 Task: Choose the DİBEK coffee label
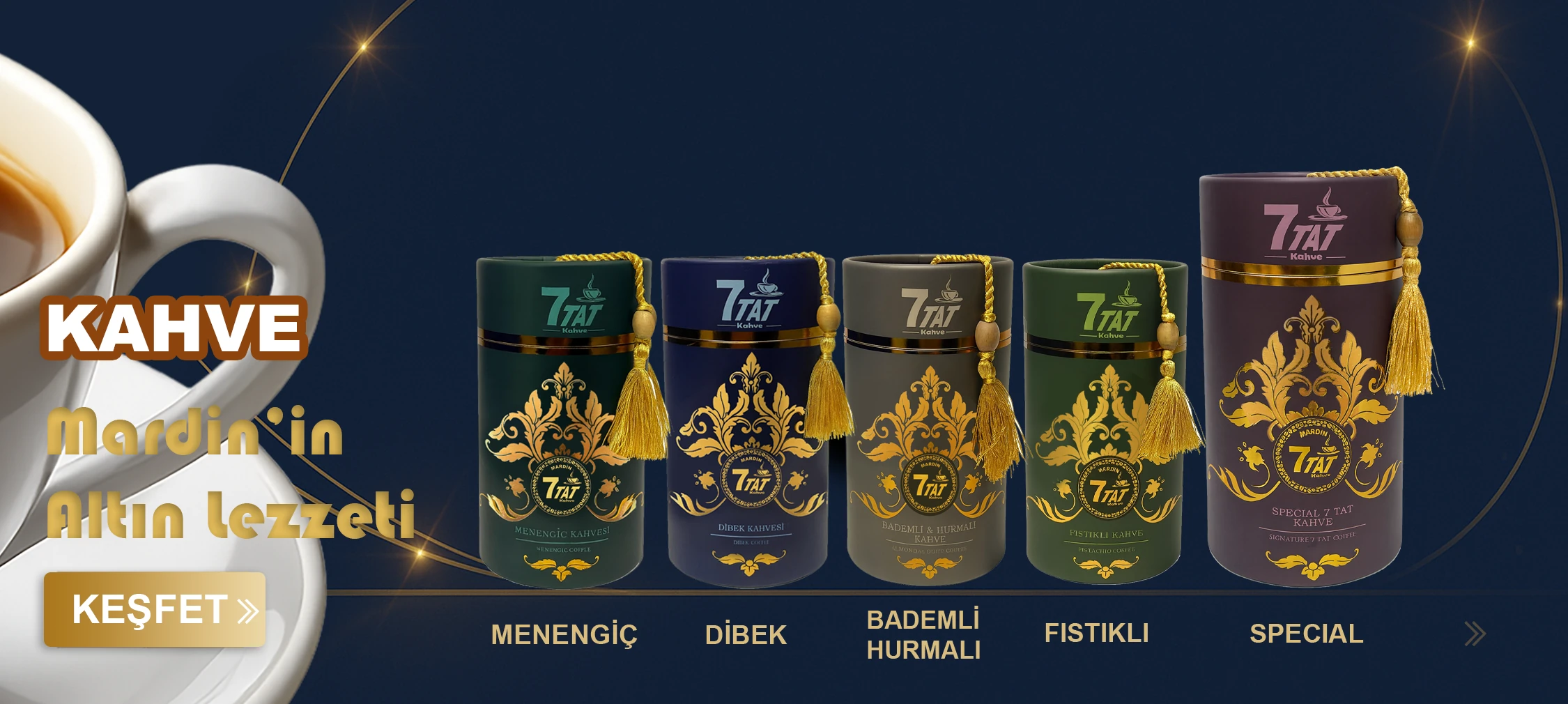[746, 634]
